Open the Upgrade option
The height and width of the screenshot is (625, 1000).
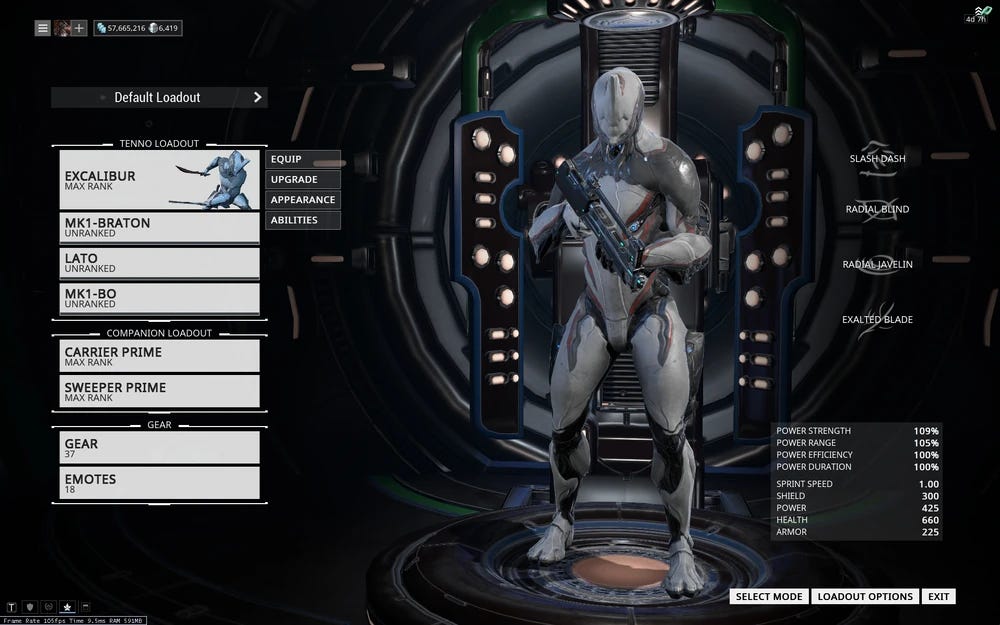[302, 179]
